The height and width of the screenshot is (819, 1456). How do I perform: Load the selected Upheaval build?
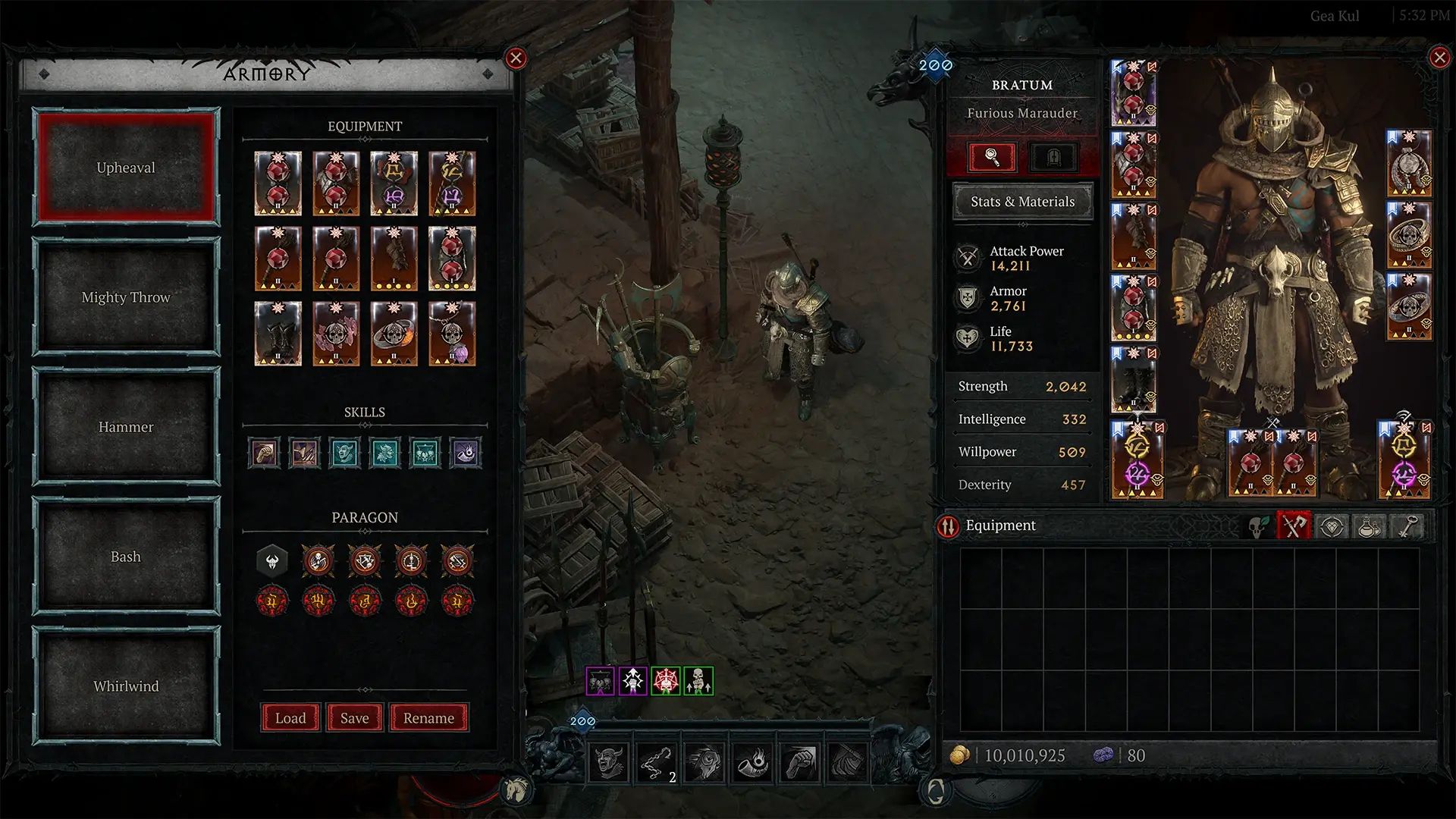point(290,717)
